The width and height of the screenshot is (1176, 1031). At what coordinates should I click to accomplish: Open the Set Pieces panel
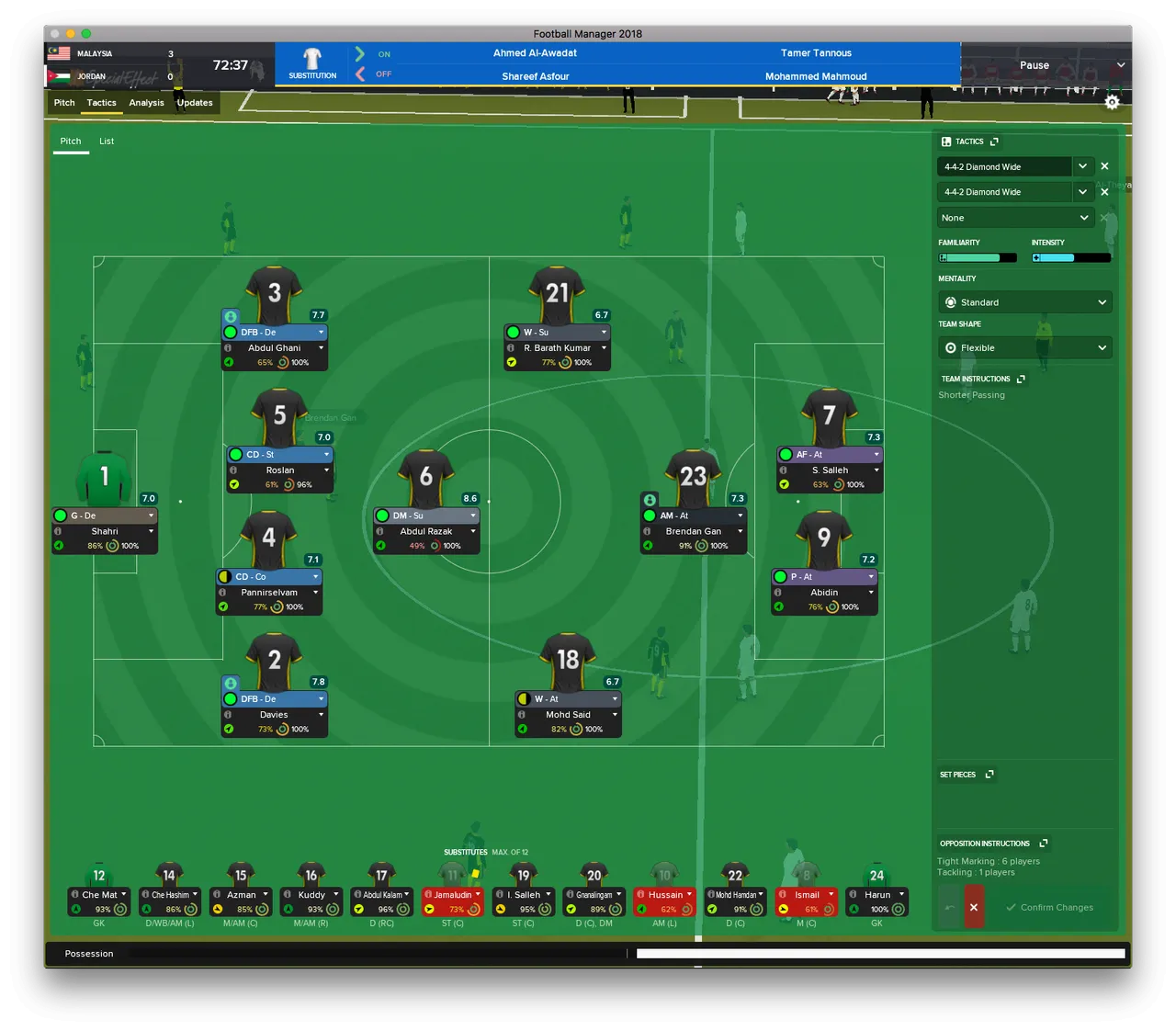(989, 775)
